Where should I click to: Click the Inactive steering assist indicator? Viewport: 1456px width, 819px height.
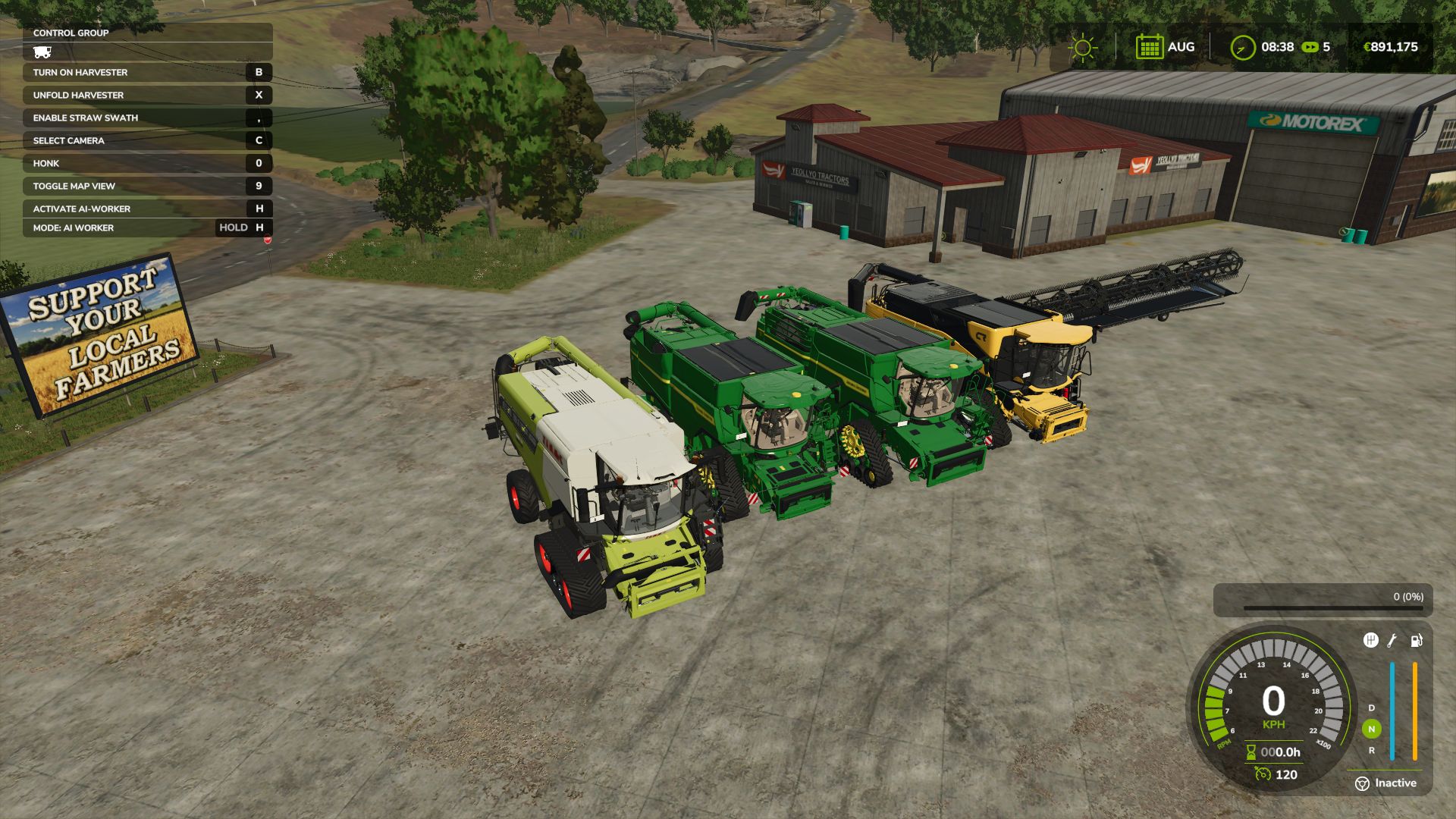point(1385,783)
